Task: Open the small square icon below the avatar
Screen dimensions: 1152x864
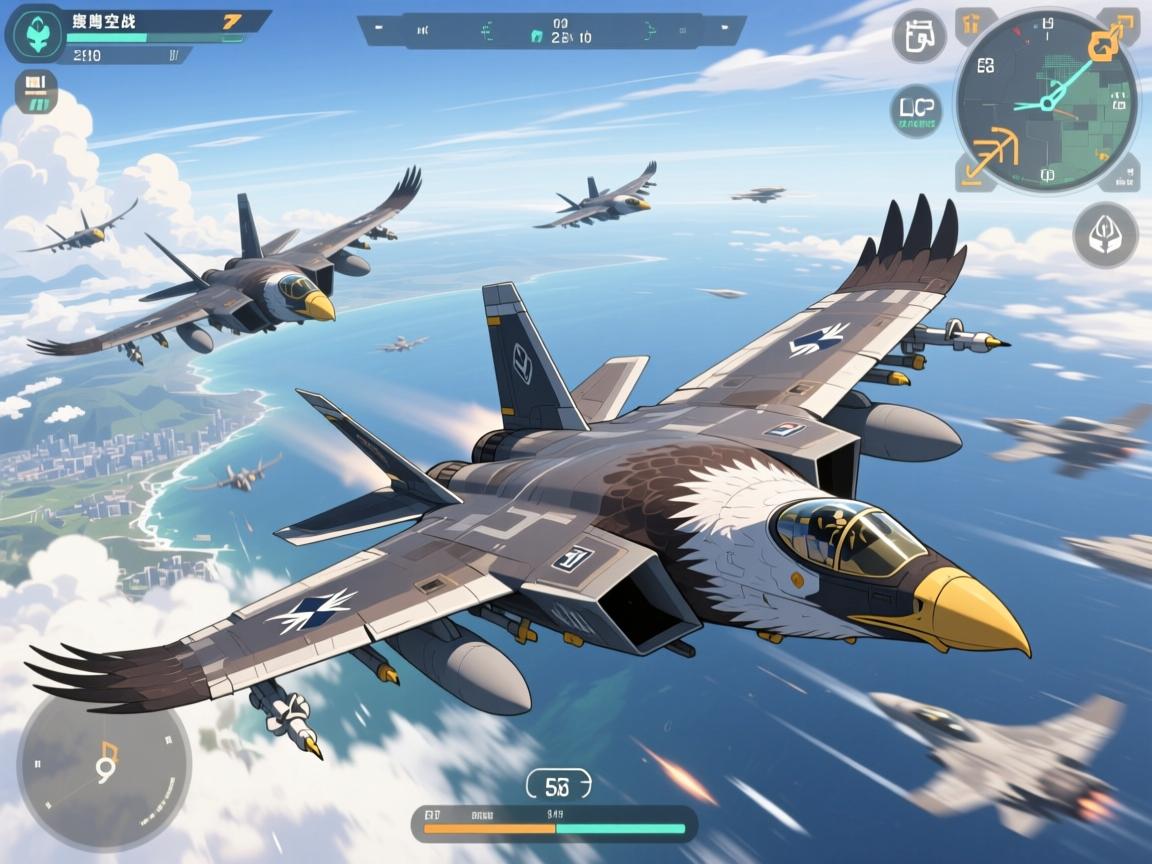Action: point(37,91)
